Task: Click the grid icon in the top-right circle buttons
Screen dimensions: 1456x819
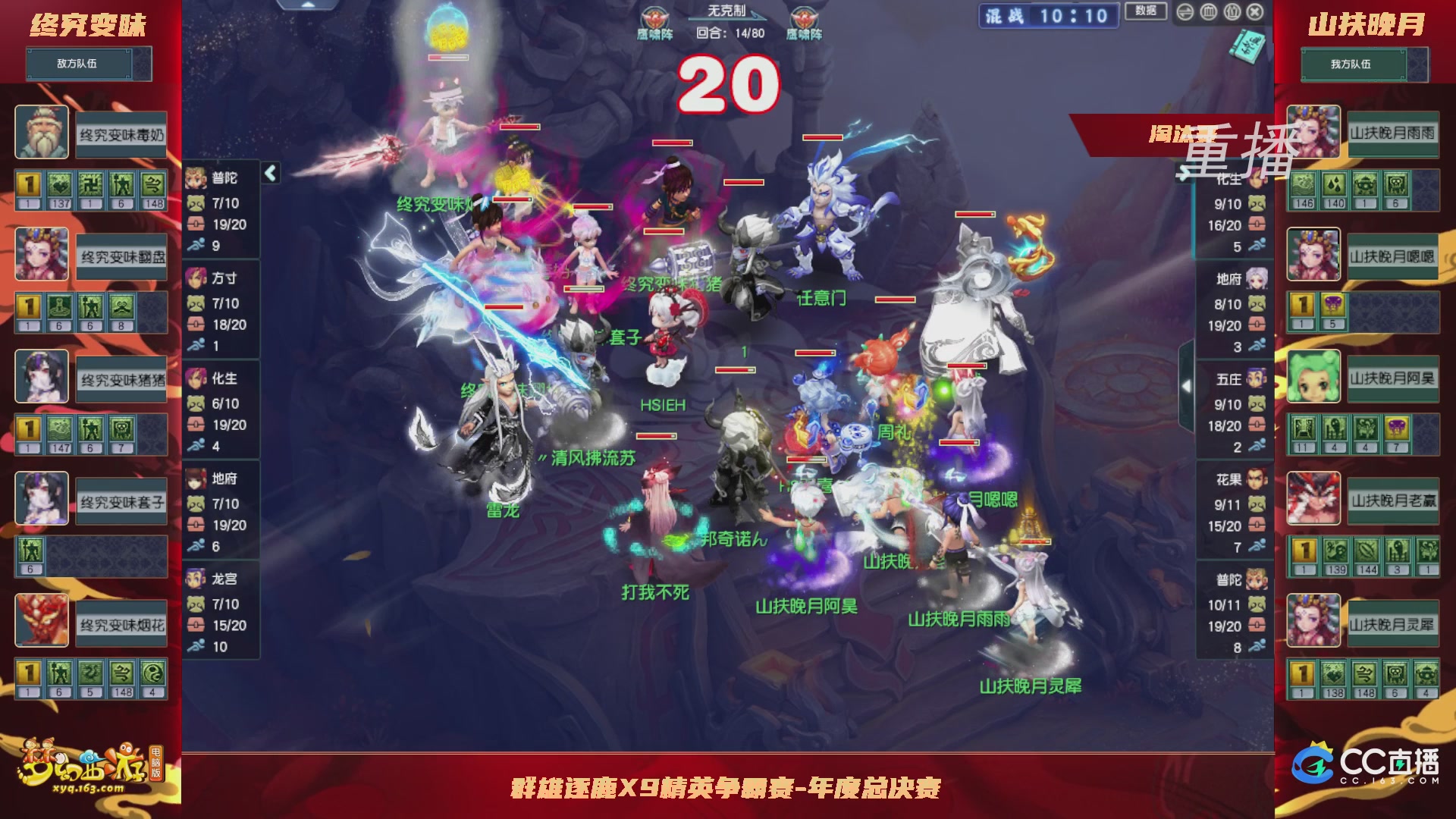Action: [1208, 12]
